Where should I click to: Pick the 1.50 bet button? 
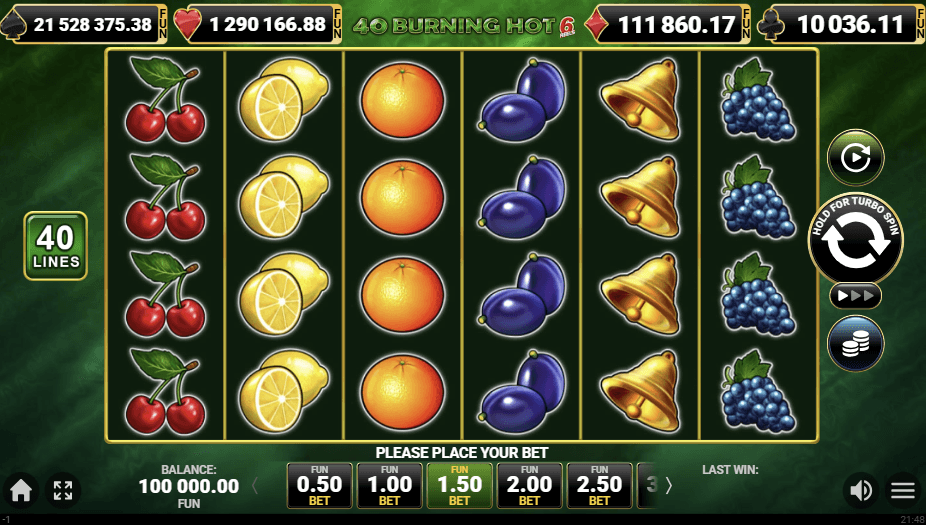(460, 486)
